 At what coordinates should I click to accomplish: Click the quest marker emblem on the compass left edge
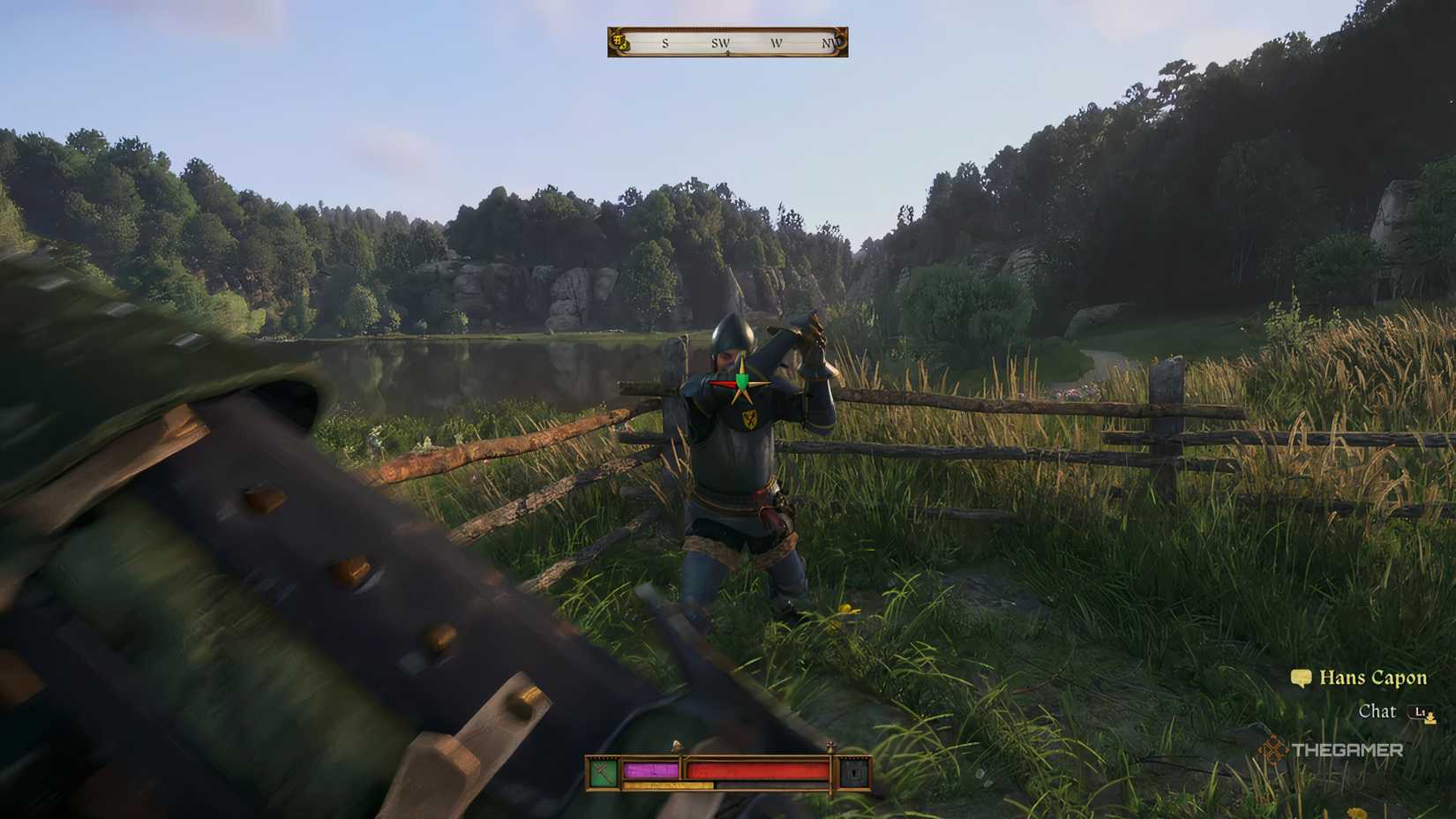tap(619, 42)
